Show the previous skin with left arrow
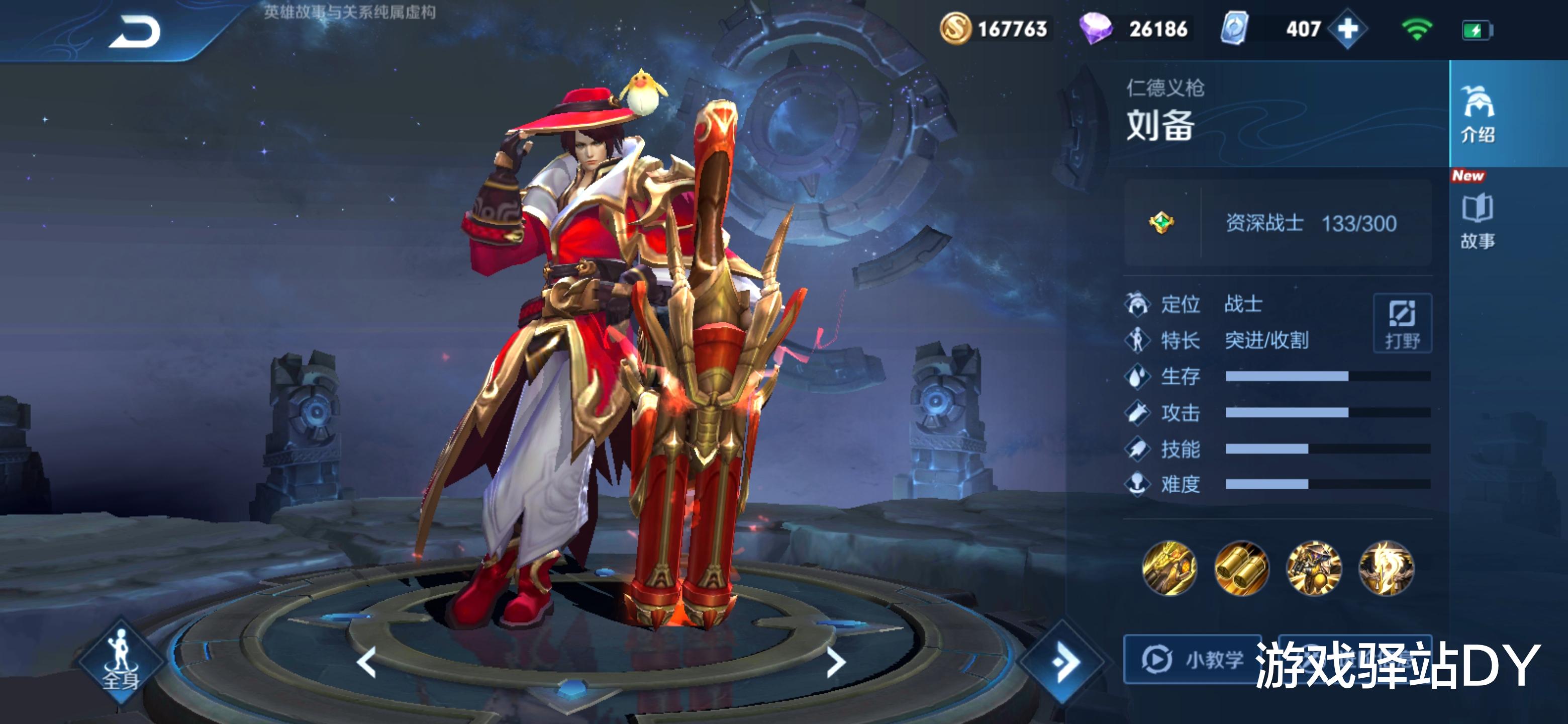The image size is (1568, 724). (366, 662)
